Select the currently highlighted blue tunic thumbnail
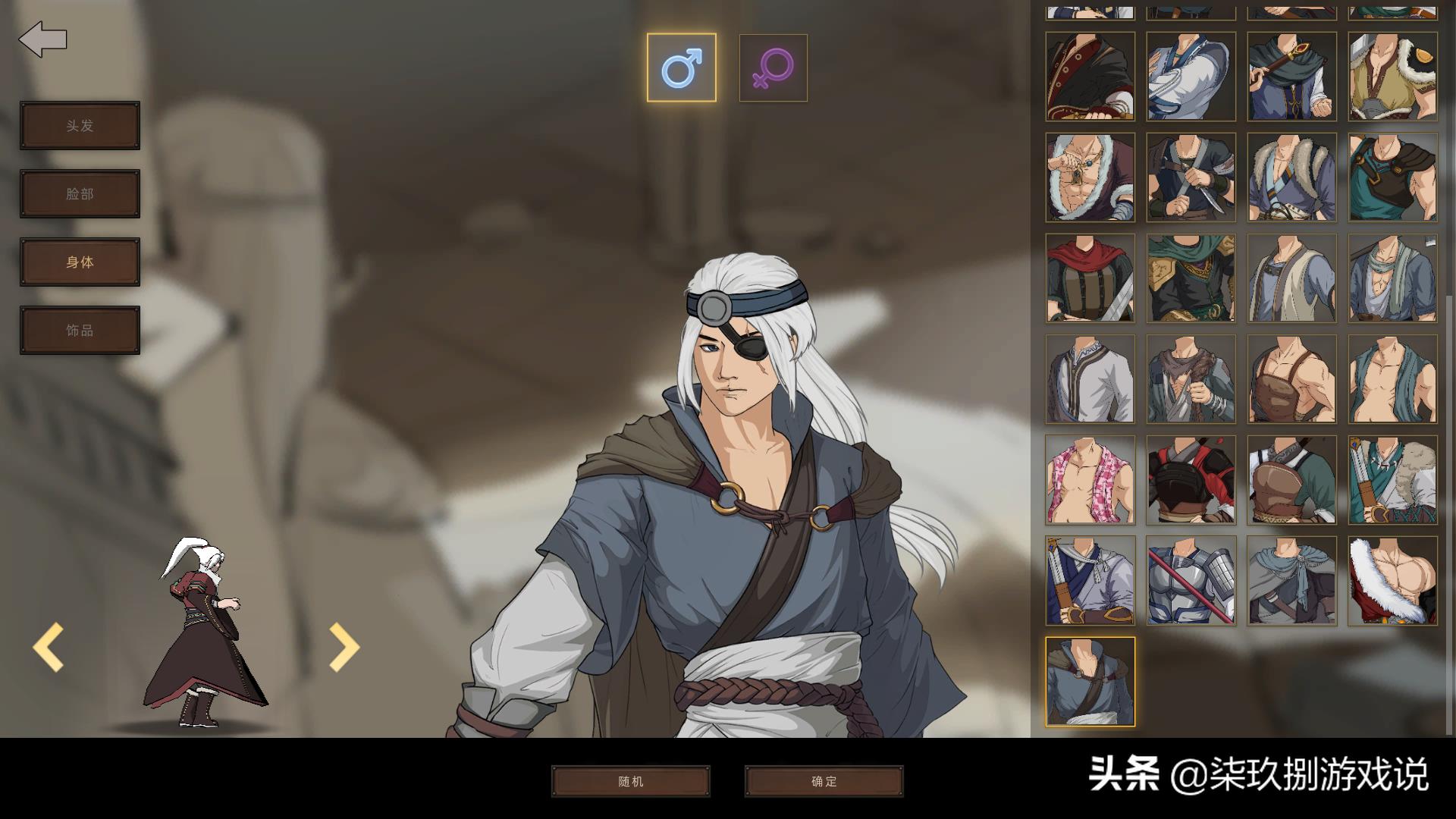The image size is (1456, 819). coord(1090,680)
